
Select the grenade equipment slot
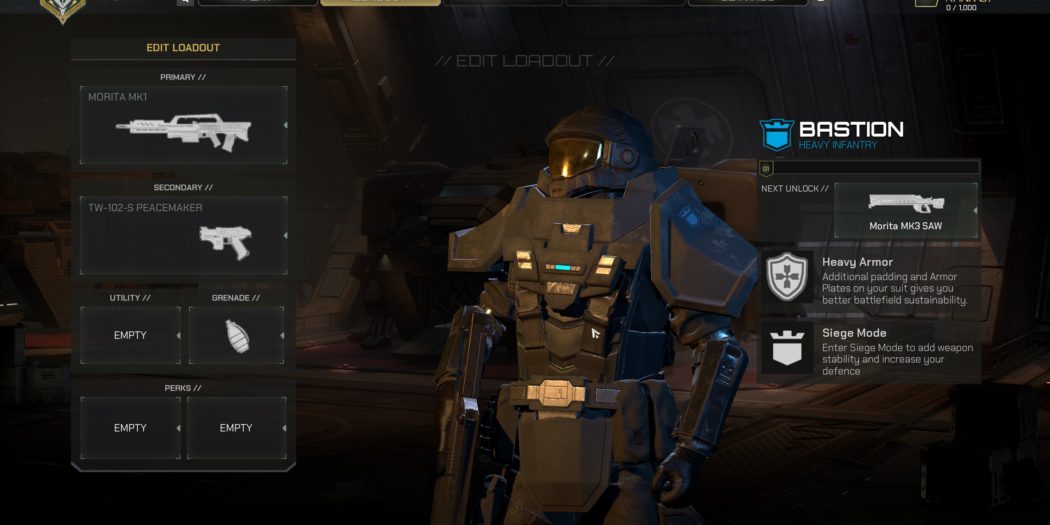(x=236, y=335)
